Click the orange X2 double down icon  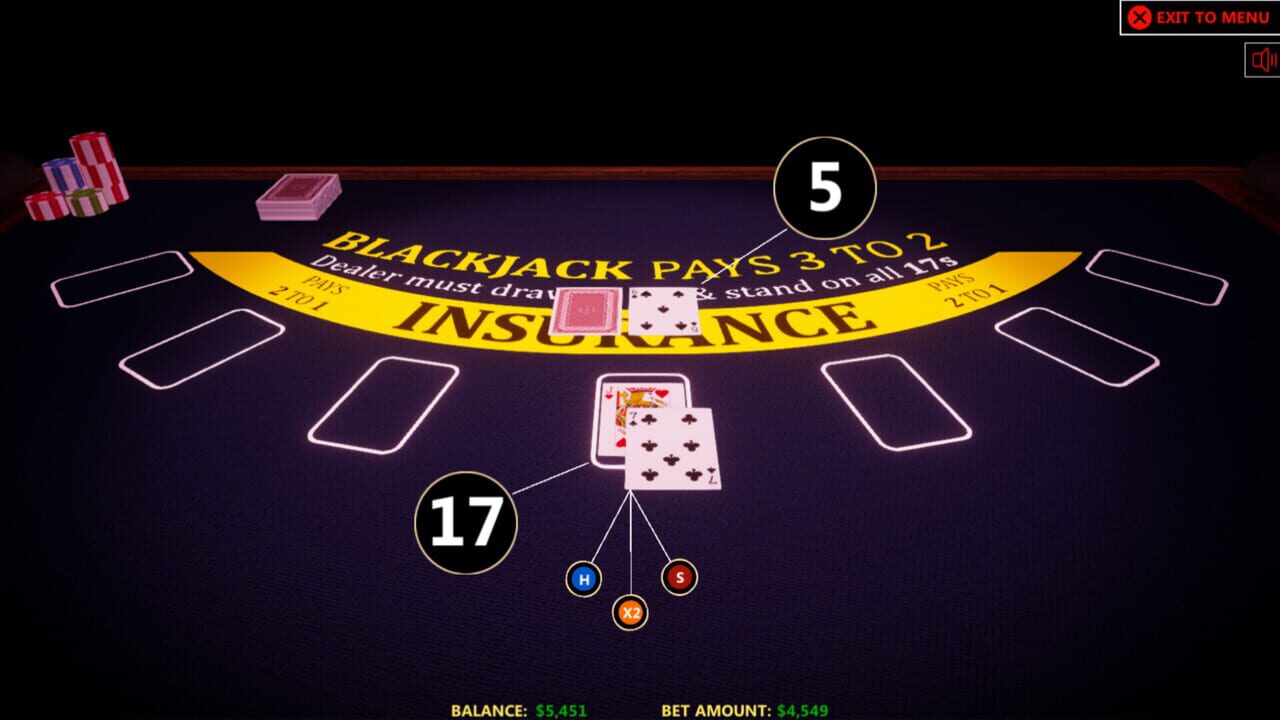630,611
